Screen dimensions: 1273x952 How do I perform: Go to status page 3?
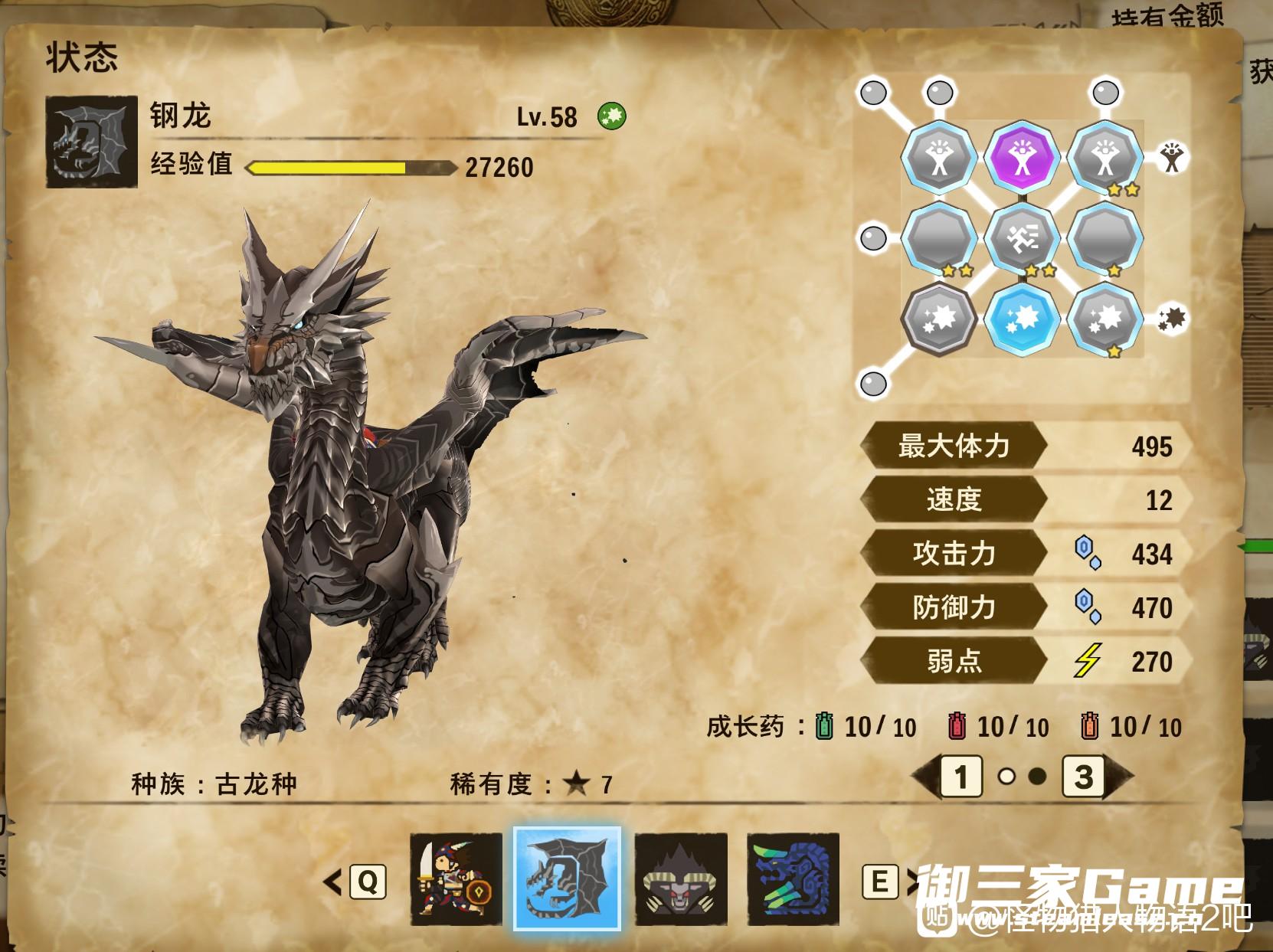tap(1083, 777)
